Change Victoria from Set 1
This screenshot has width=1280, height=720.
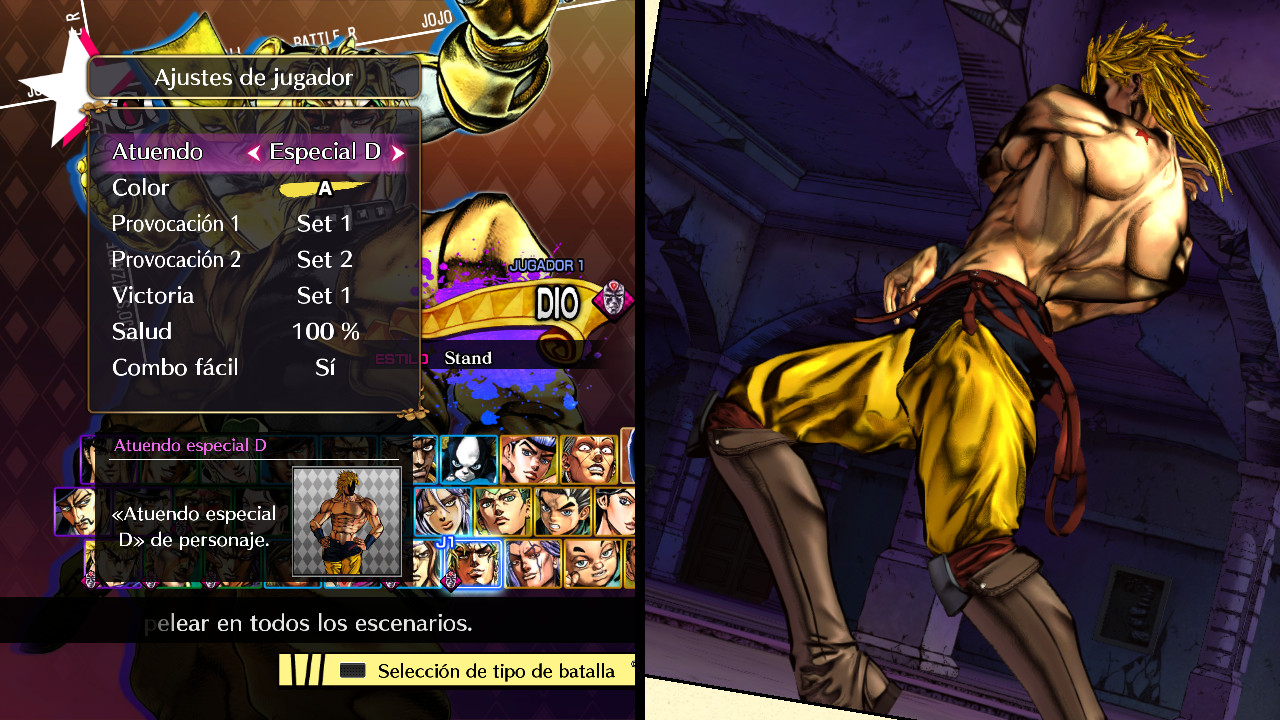[x=324, y=295]
